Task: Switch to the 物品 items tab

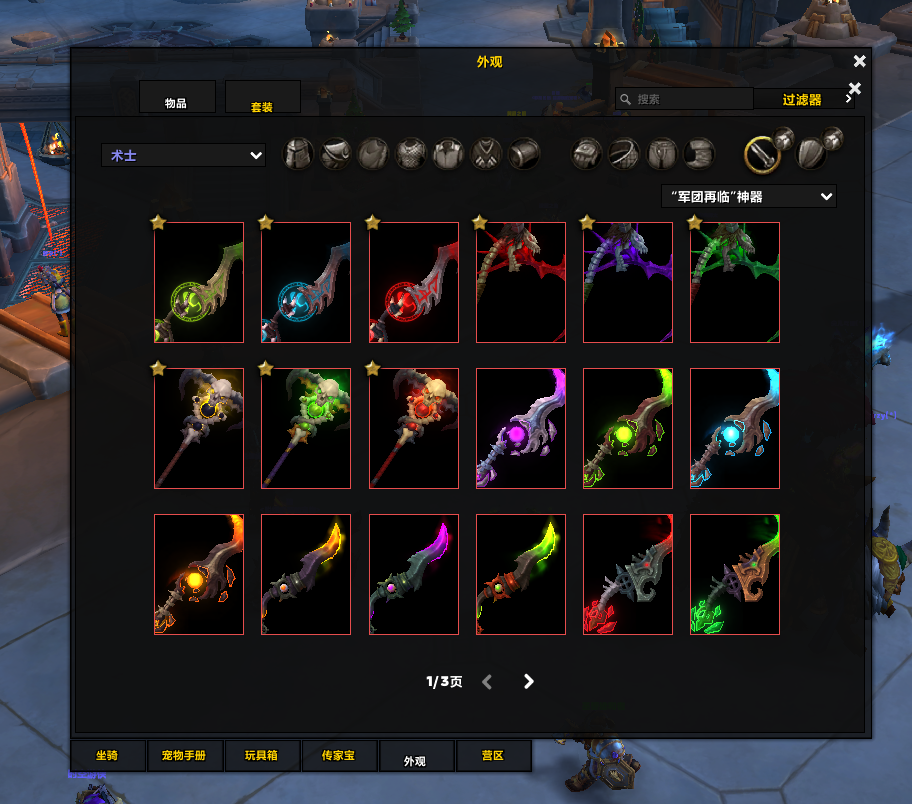Action: coord(177,97)
